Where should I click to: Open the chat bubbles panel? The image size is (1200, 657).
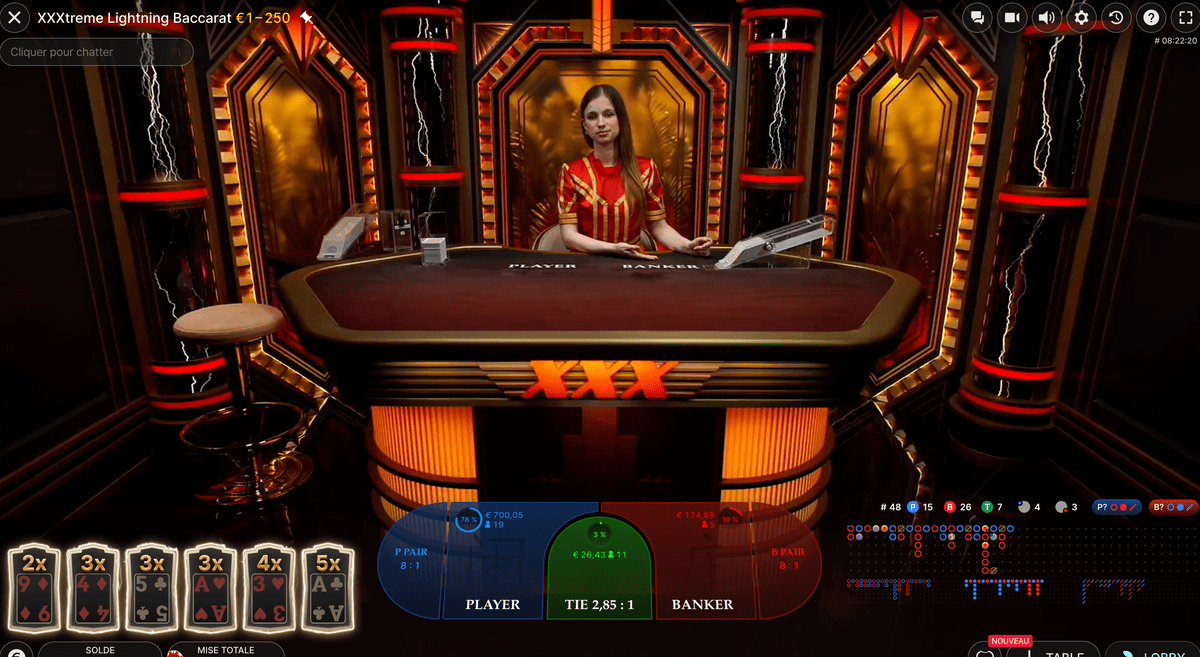pyautogui.click(x=978, y=18)
